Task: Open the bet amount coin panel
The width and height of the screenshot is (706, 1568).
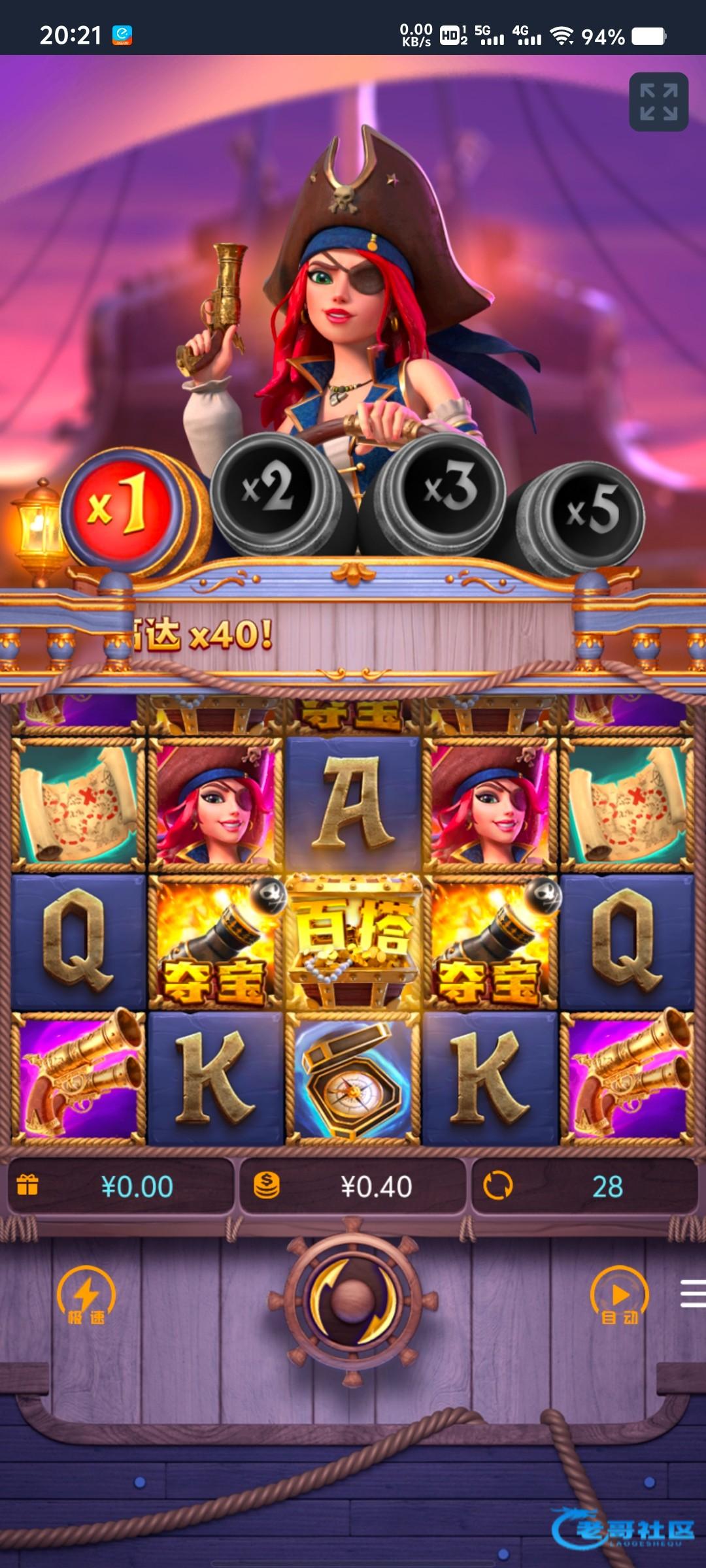Action: (x=352, y=1186)
